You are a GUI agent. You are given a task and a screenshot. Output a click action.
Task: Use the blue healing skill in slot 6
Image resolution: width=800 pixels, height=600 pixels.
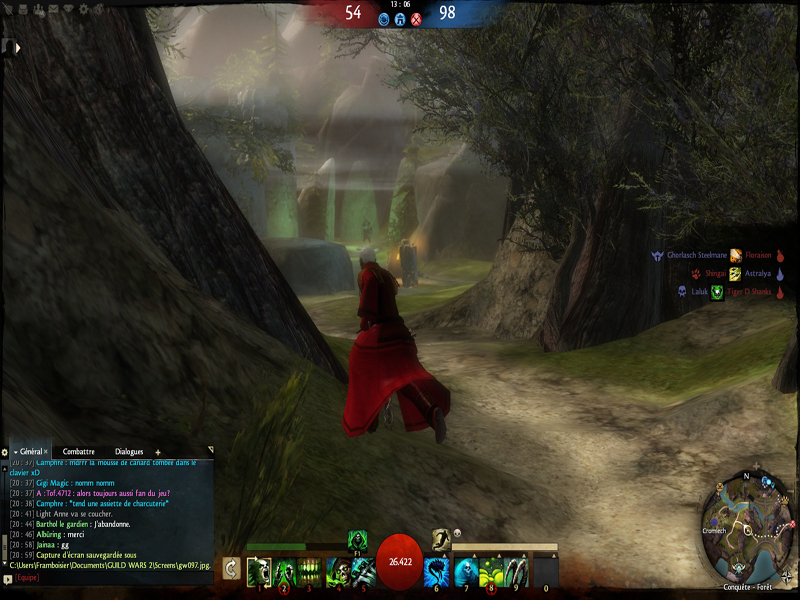pos(437,571)
